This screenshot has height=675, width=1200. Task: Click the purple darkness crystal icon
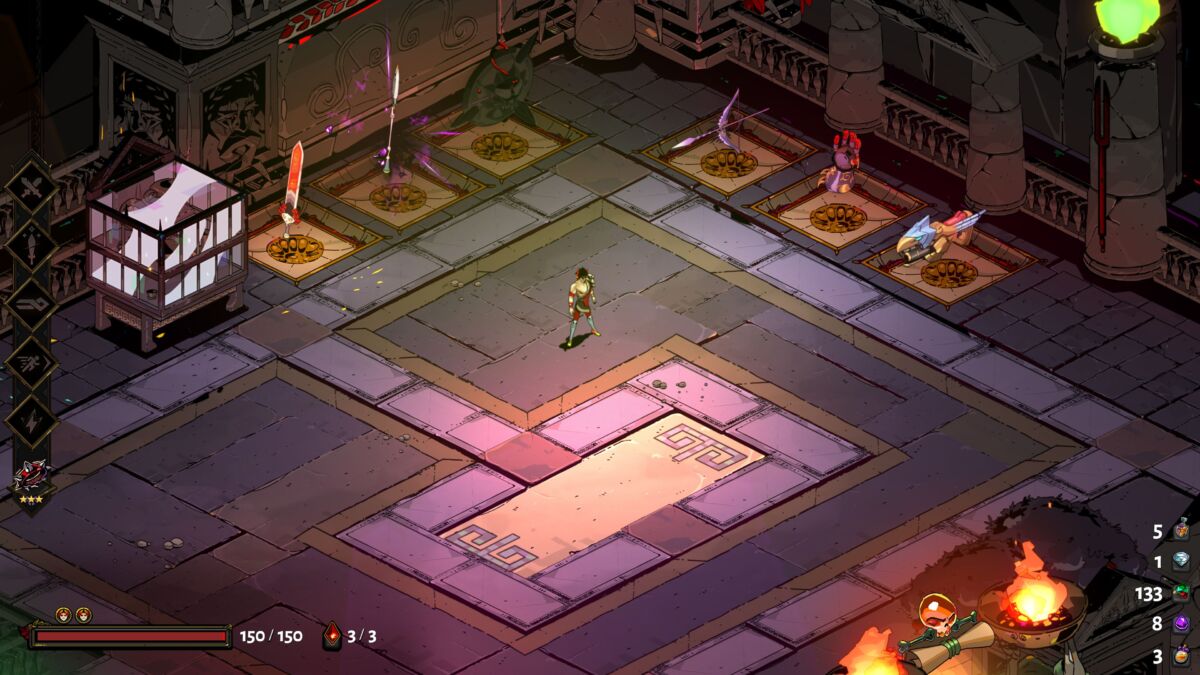(x=1182, y=625)
